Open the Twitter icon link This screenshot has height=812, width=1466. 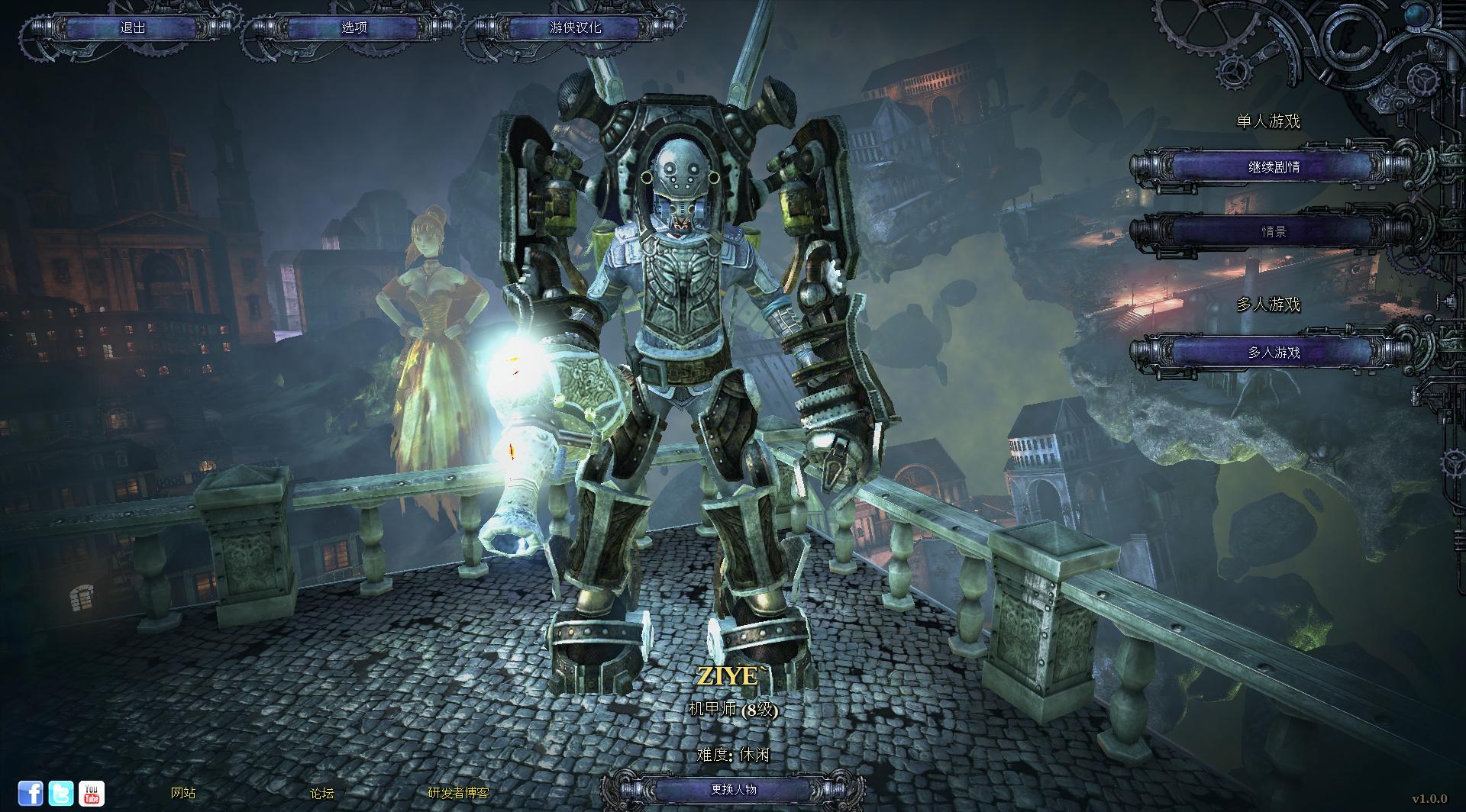click(61, 793)
